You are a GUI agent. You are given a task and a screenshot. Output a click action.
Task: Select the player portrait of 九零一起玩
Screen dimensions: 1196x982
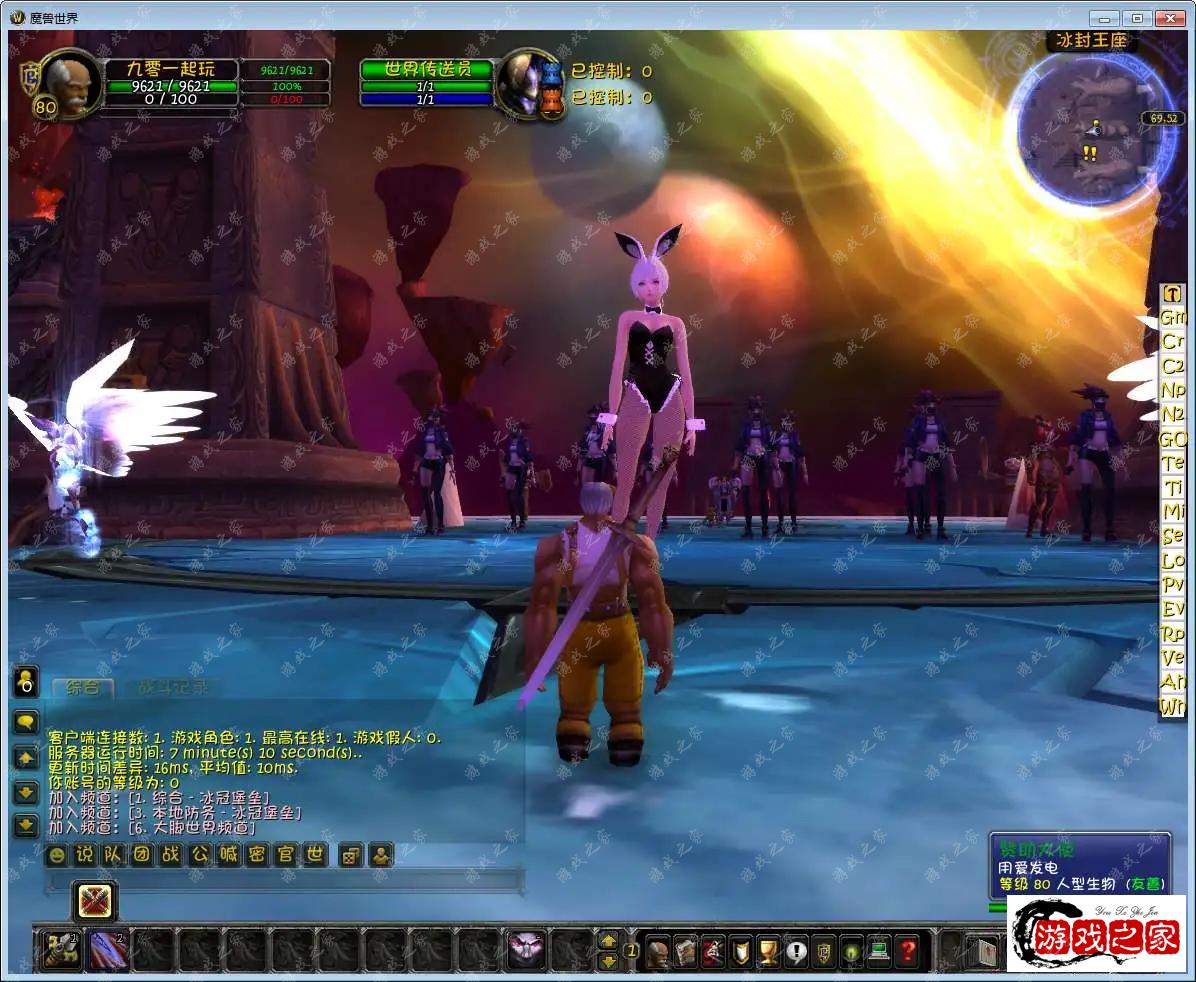[71, 82]
